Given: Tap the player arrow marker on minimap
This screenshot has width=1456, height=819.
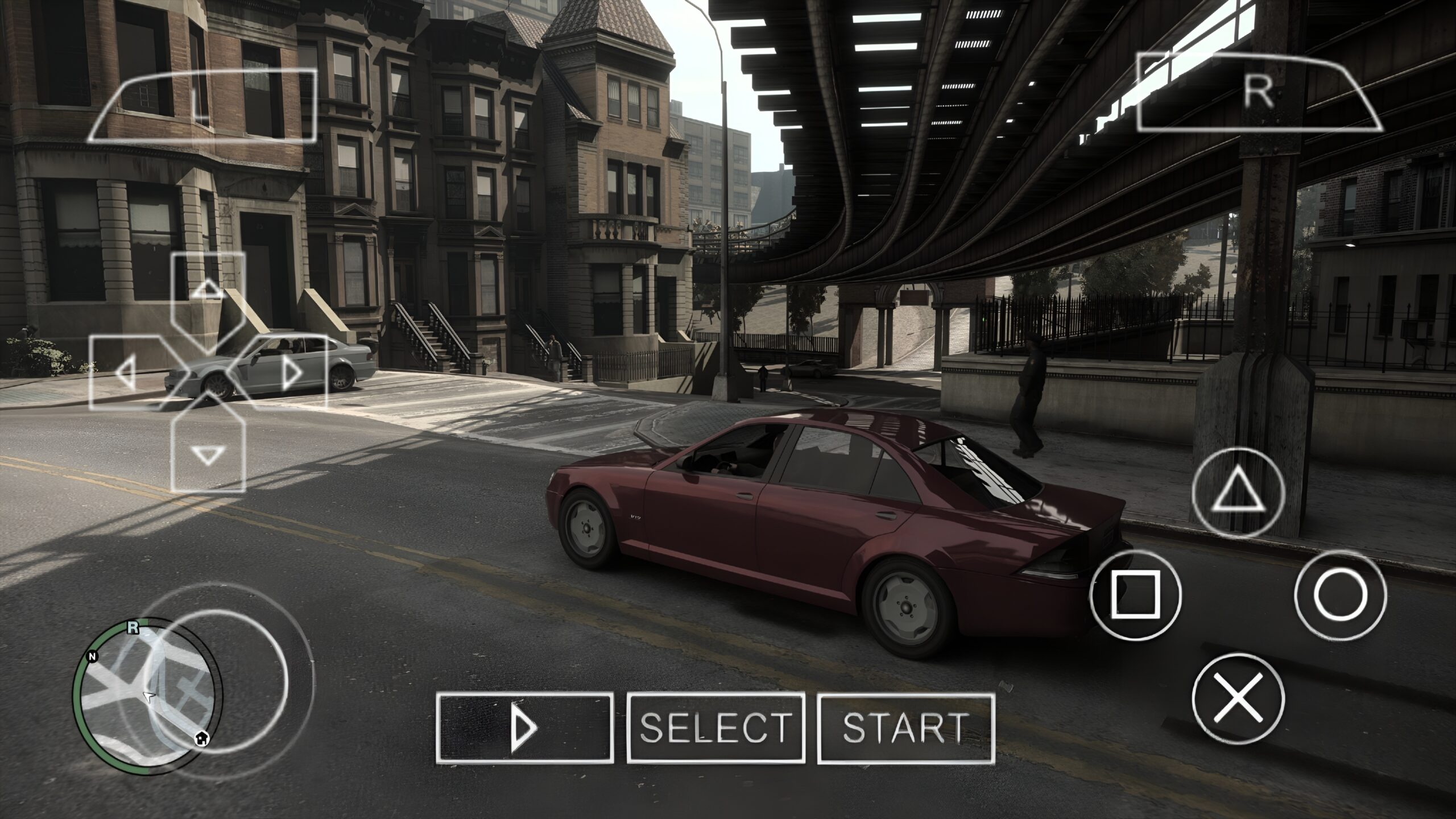Looking at the screenshot, I should click(148, 697).
